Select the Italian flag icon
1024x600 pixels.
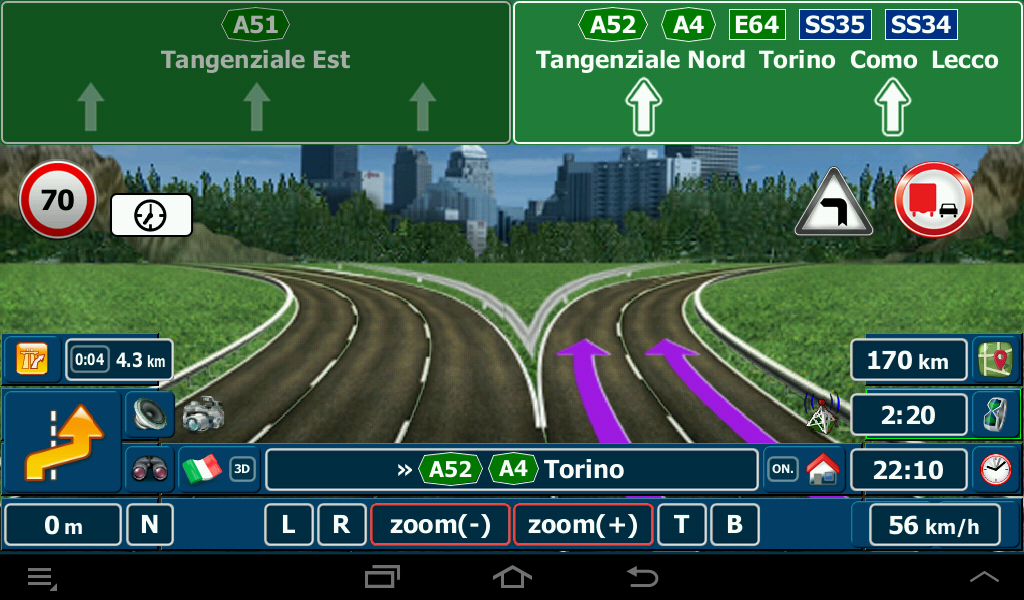202,469
